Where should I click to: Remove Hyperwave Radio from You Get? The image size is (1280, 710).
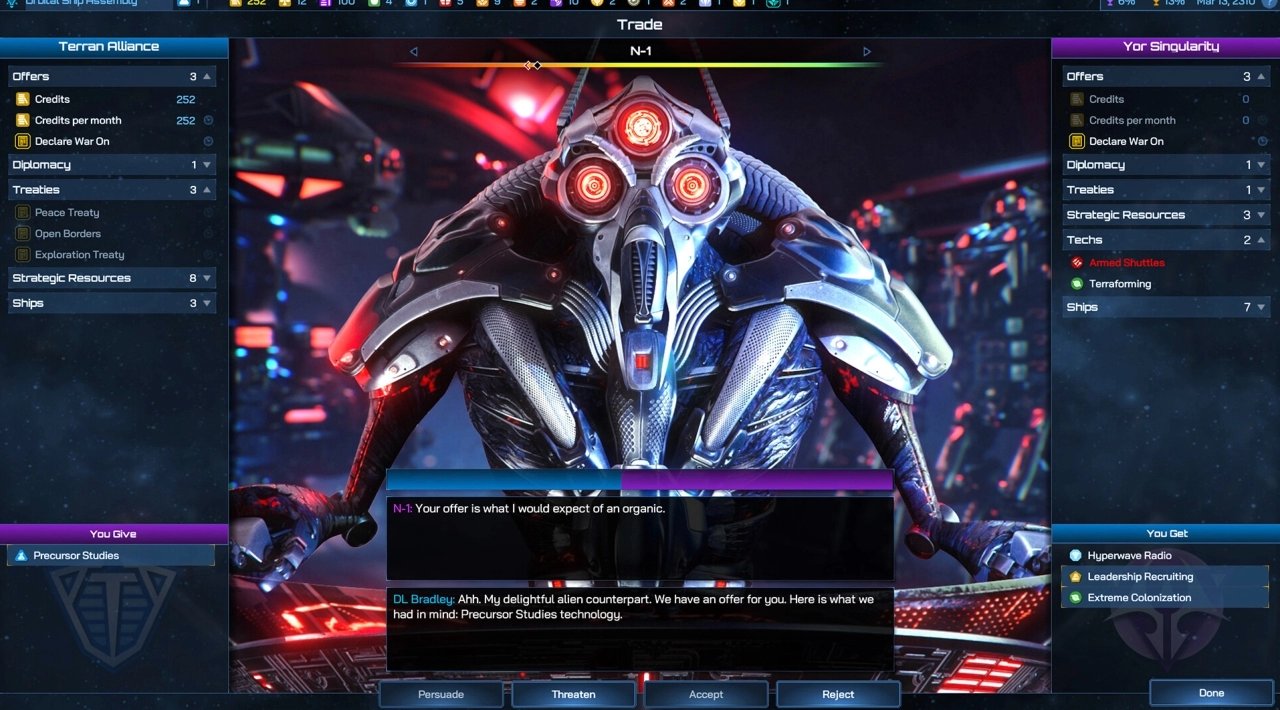tap(1129, 556)
